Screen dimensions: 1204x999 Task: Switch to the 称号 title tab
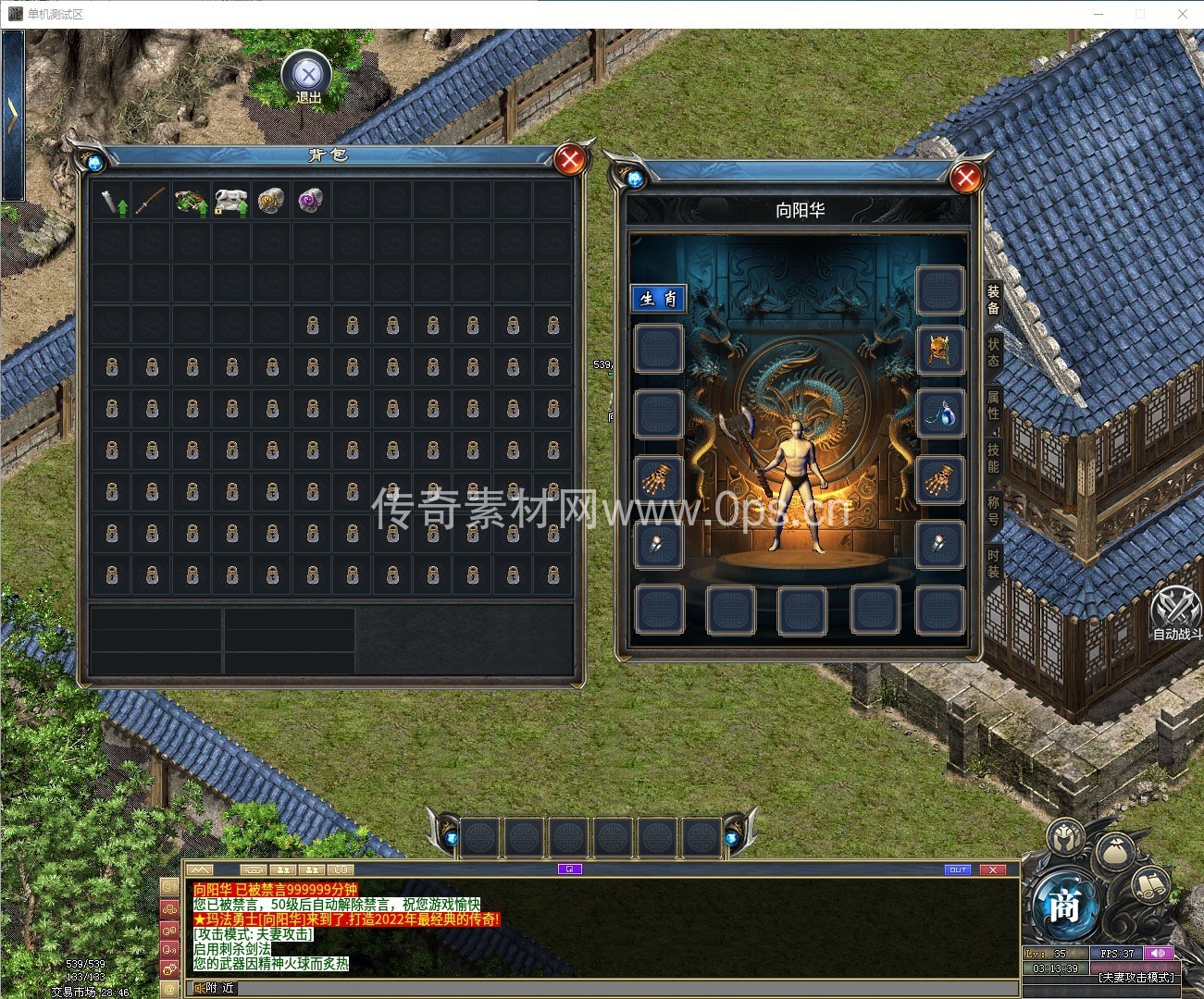(993, 510)
